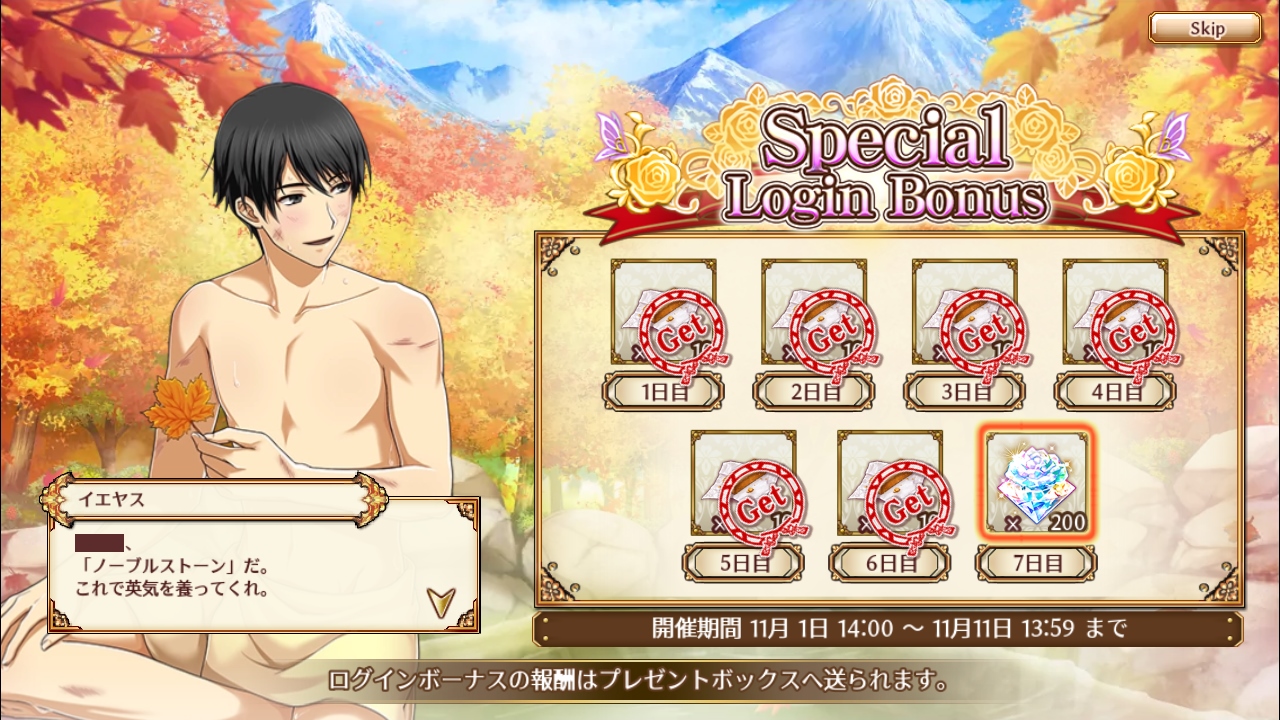The width and height of the screenshot is (1280, 720).
Task: Select the 2日目 claimed reward tile
Action: (814, 312)
